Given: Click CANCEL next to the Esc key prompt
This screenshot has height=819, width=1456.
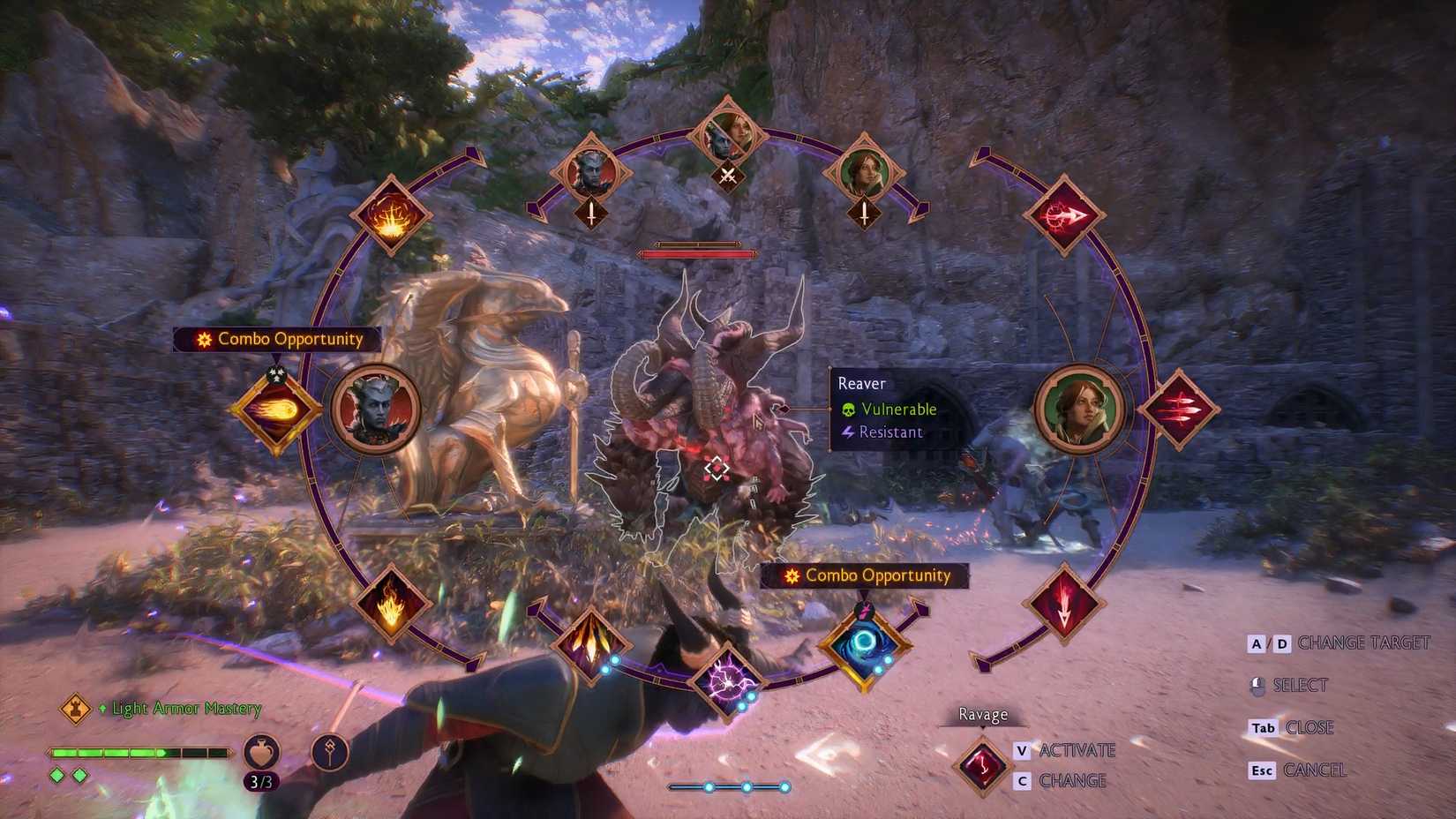Looking at the screenshot, I should tap(1316, 770).
